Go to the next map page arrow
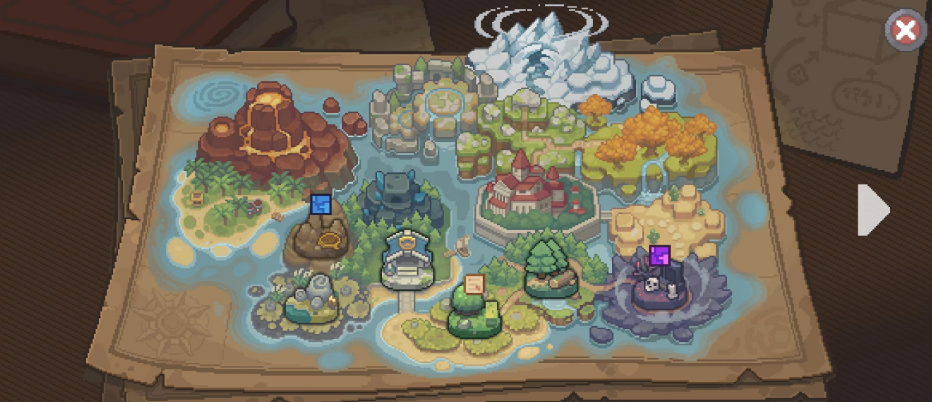This screenshot has width=932, height=402. [x=872, y=210]
